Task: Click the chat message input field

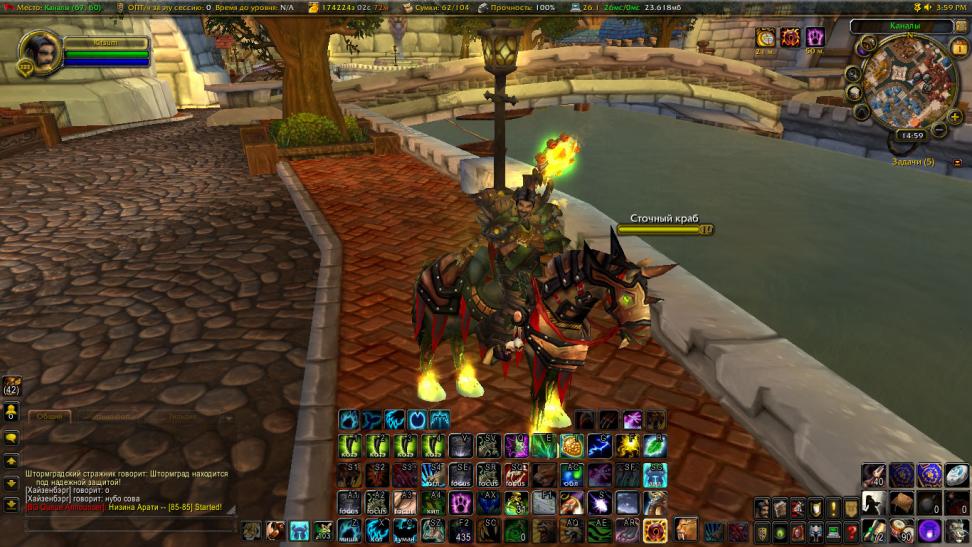Action: 130,524
